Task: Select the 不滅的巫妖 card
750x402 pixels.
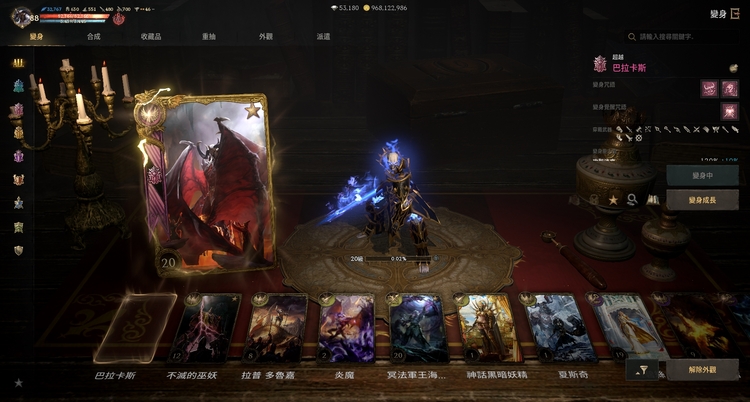Action: tap(207, 329)
